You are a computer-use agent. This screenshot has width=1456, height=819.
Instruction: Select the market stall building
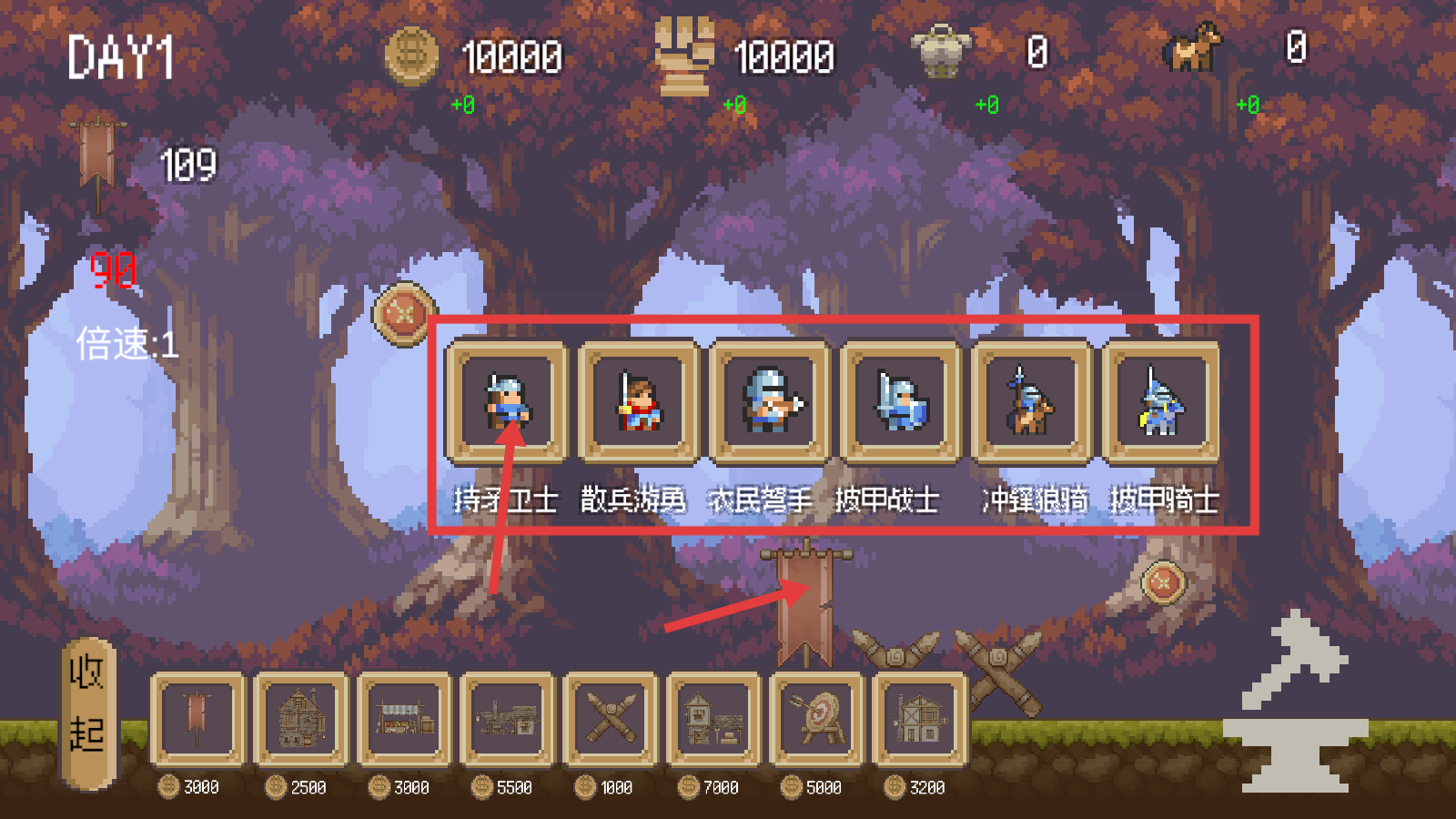[404, 719]
